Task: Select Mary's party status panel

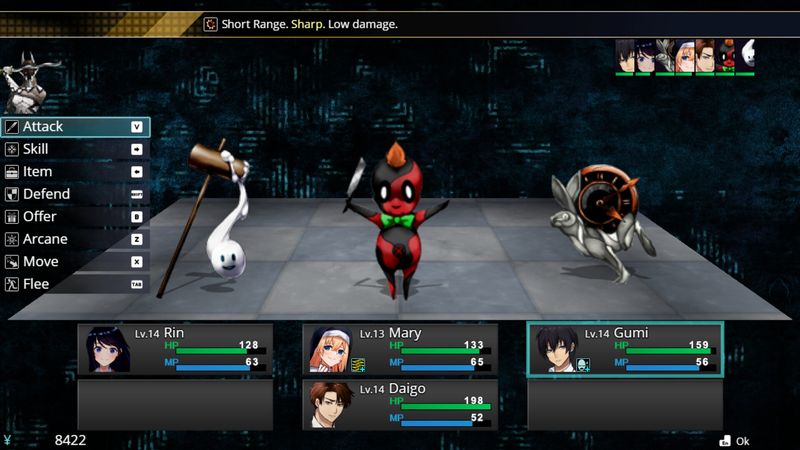Action: tap(400, 349)
